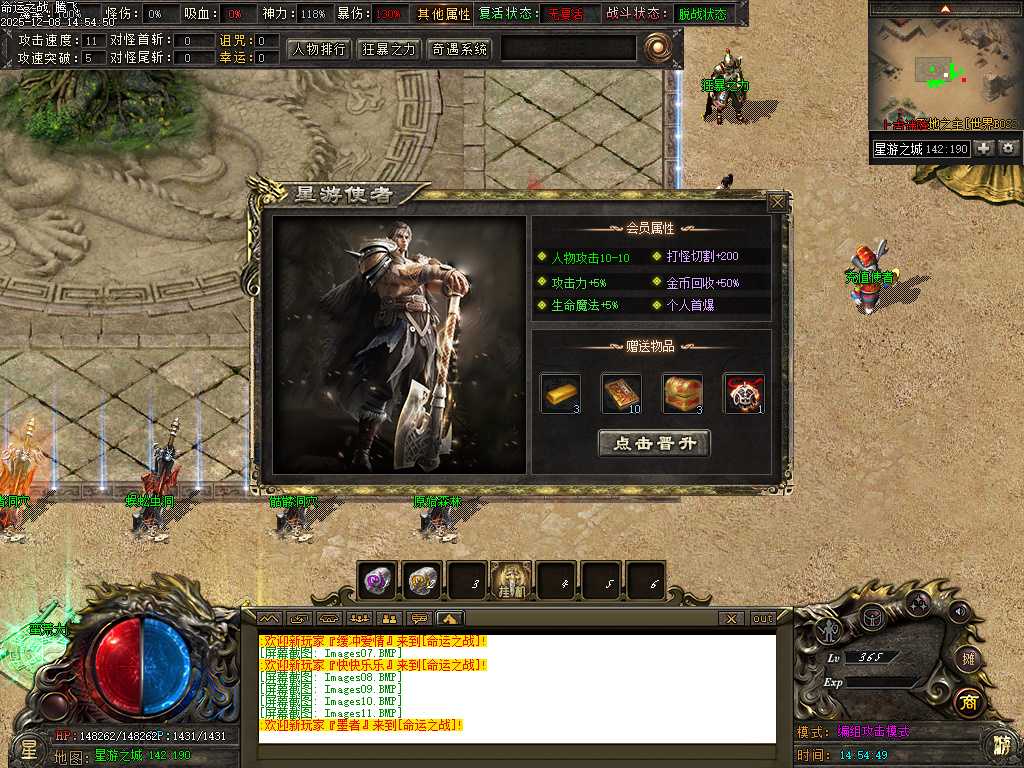Open the 人物排行 ranking menu
1024x768 pixels.
(318, 49)
